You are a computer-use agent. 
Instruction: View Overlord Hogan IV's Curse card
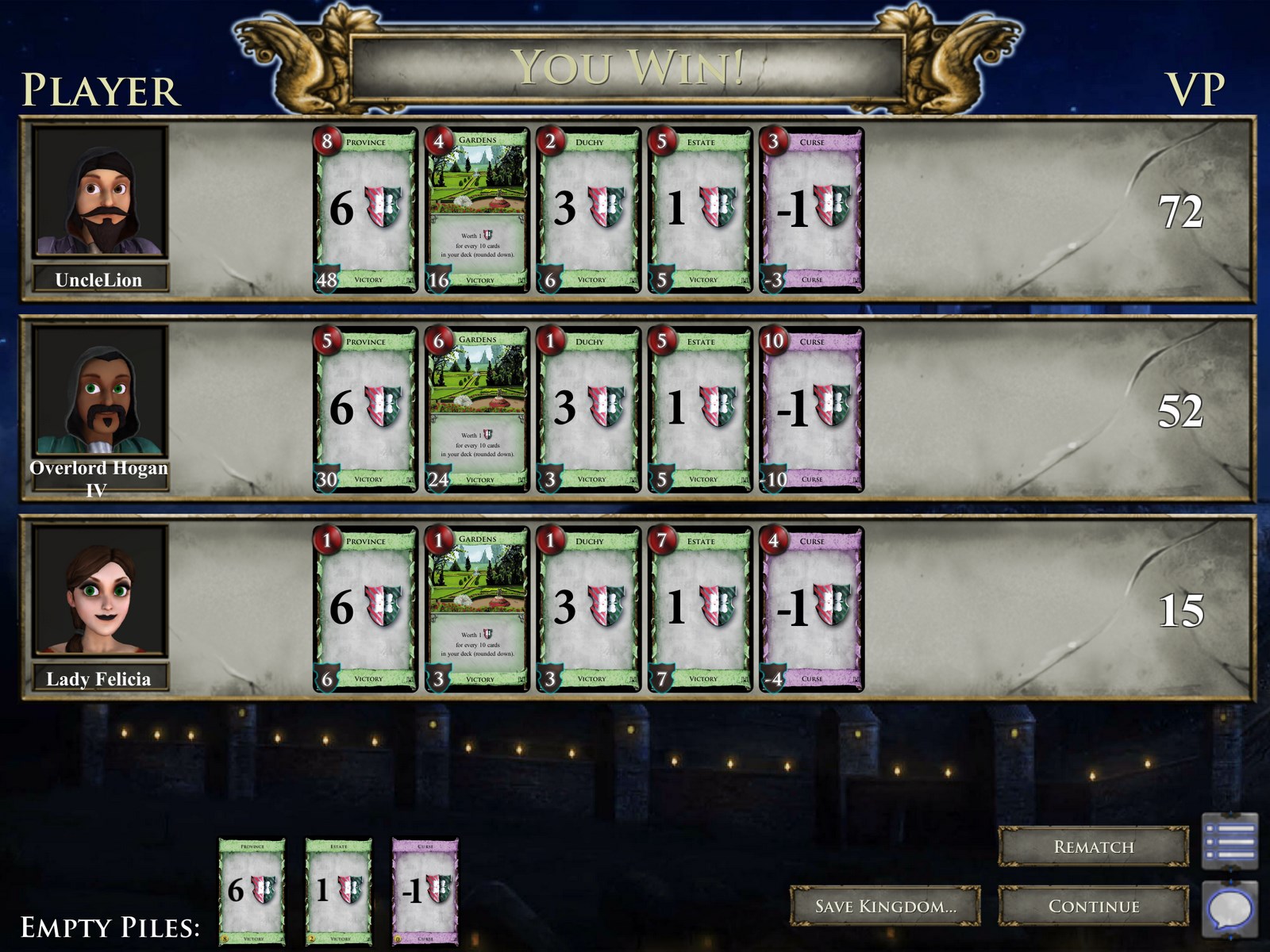tap(811, 409)
